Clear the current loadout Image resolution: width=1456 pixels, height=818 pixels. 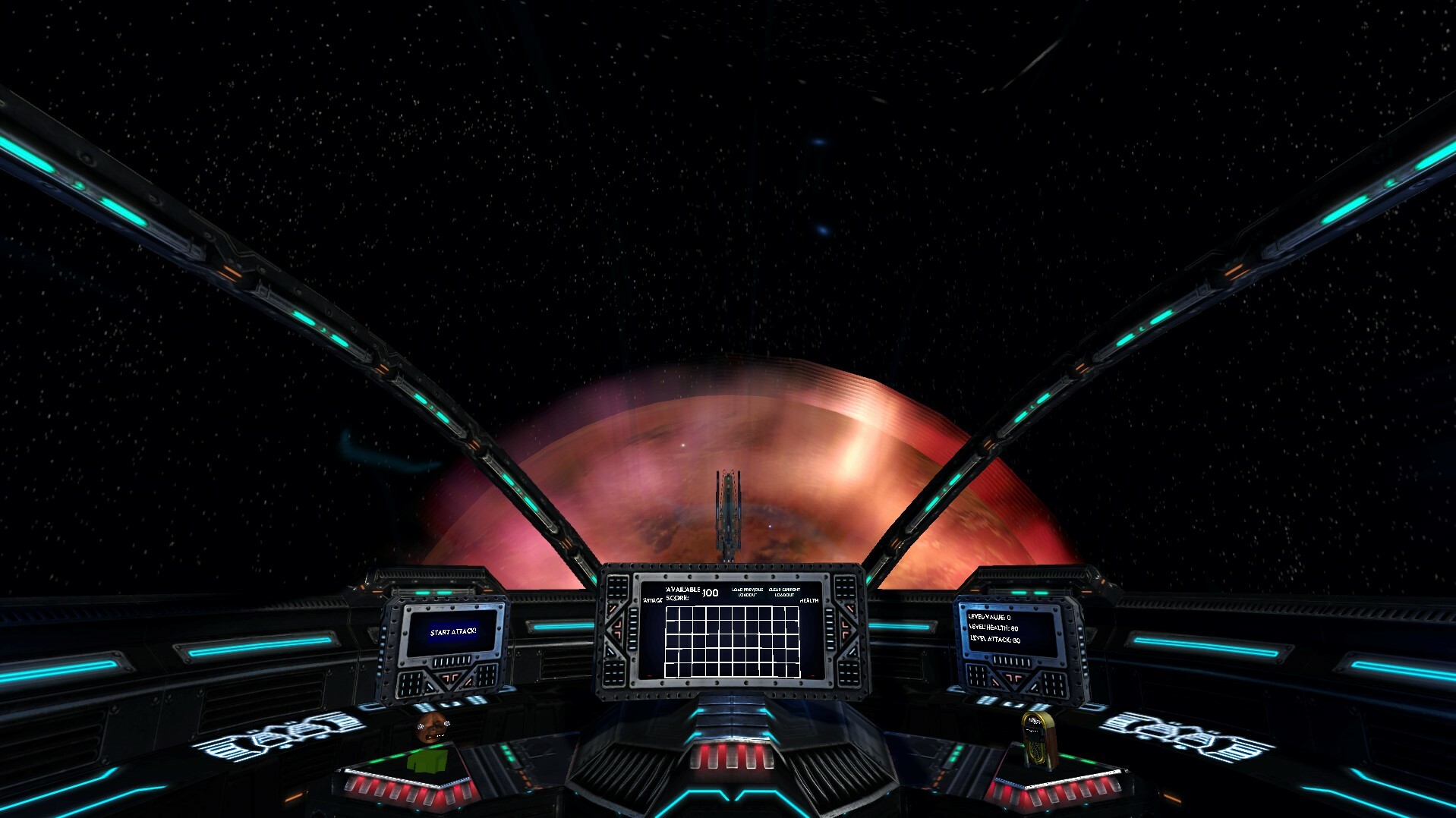pos(784,592)
